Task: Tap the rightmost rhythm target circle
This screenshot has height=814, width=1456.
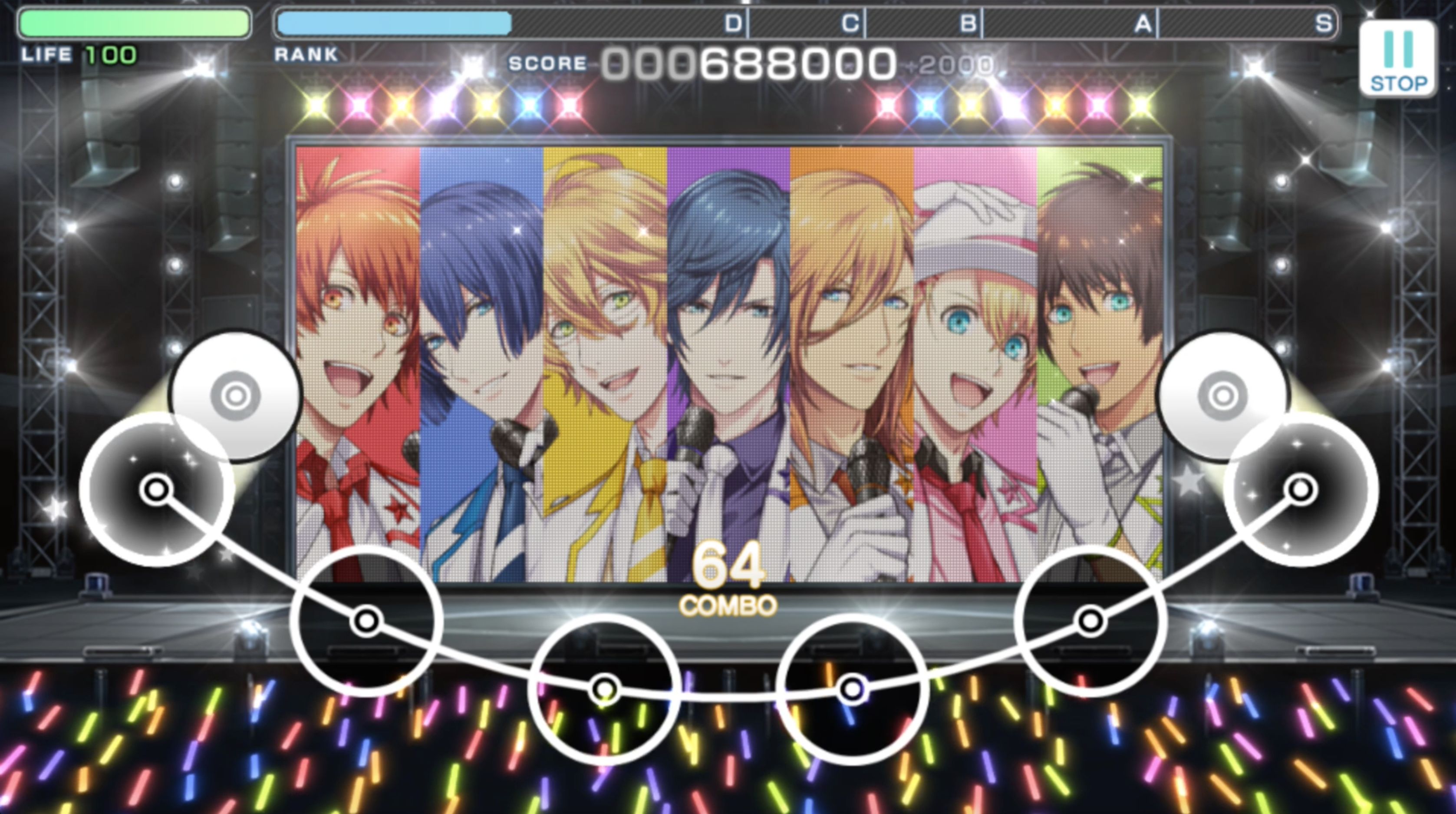Action: (x=1301, y=489)
